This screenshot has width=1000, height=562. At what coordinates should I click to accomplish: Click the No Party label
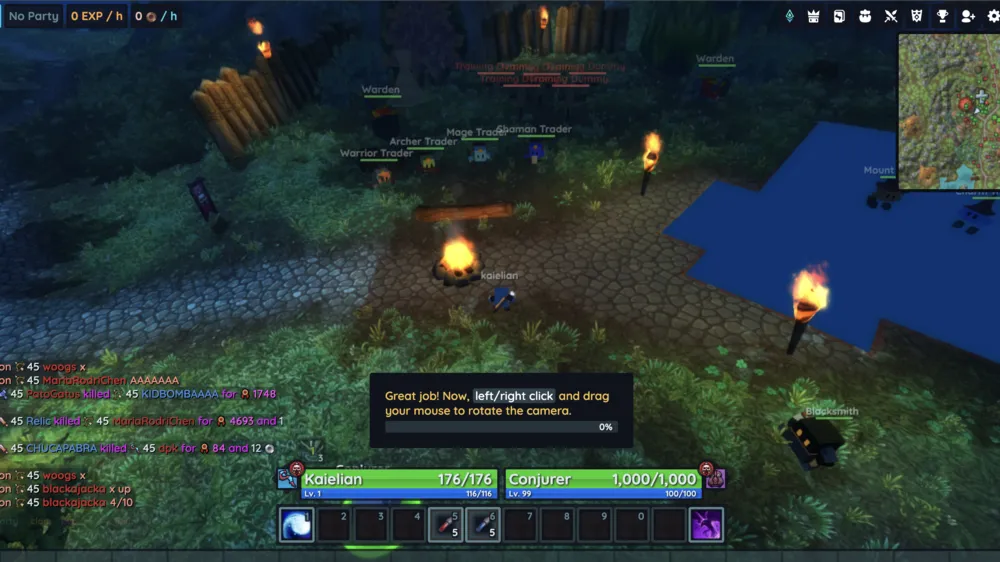pos(34,16)
